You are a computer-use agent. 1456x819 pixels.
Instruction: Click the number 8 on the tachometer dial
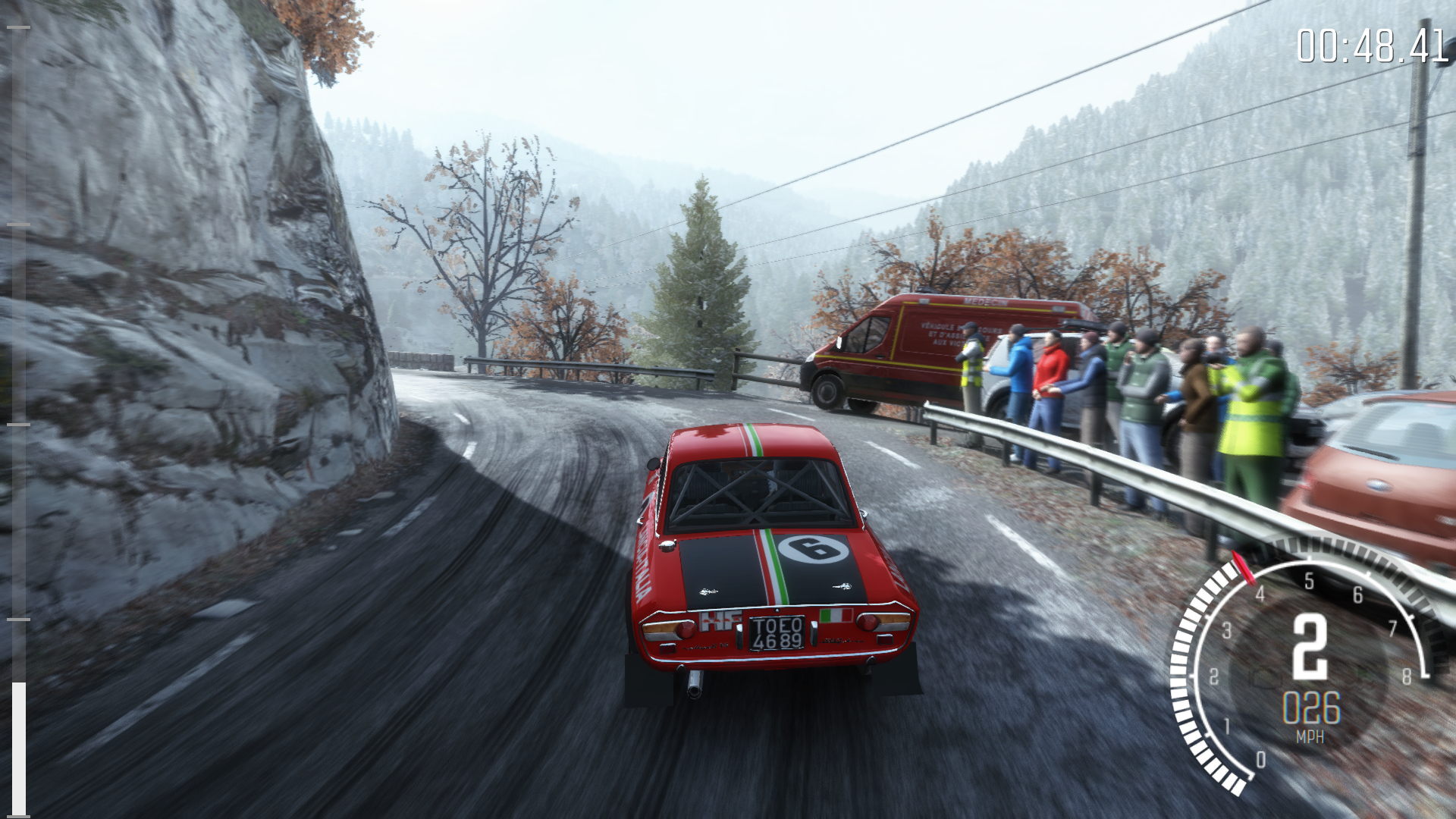point(1407,675)
